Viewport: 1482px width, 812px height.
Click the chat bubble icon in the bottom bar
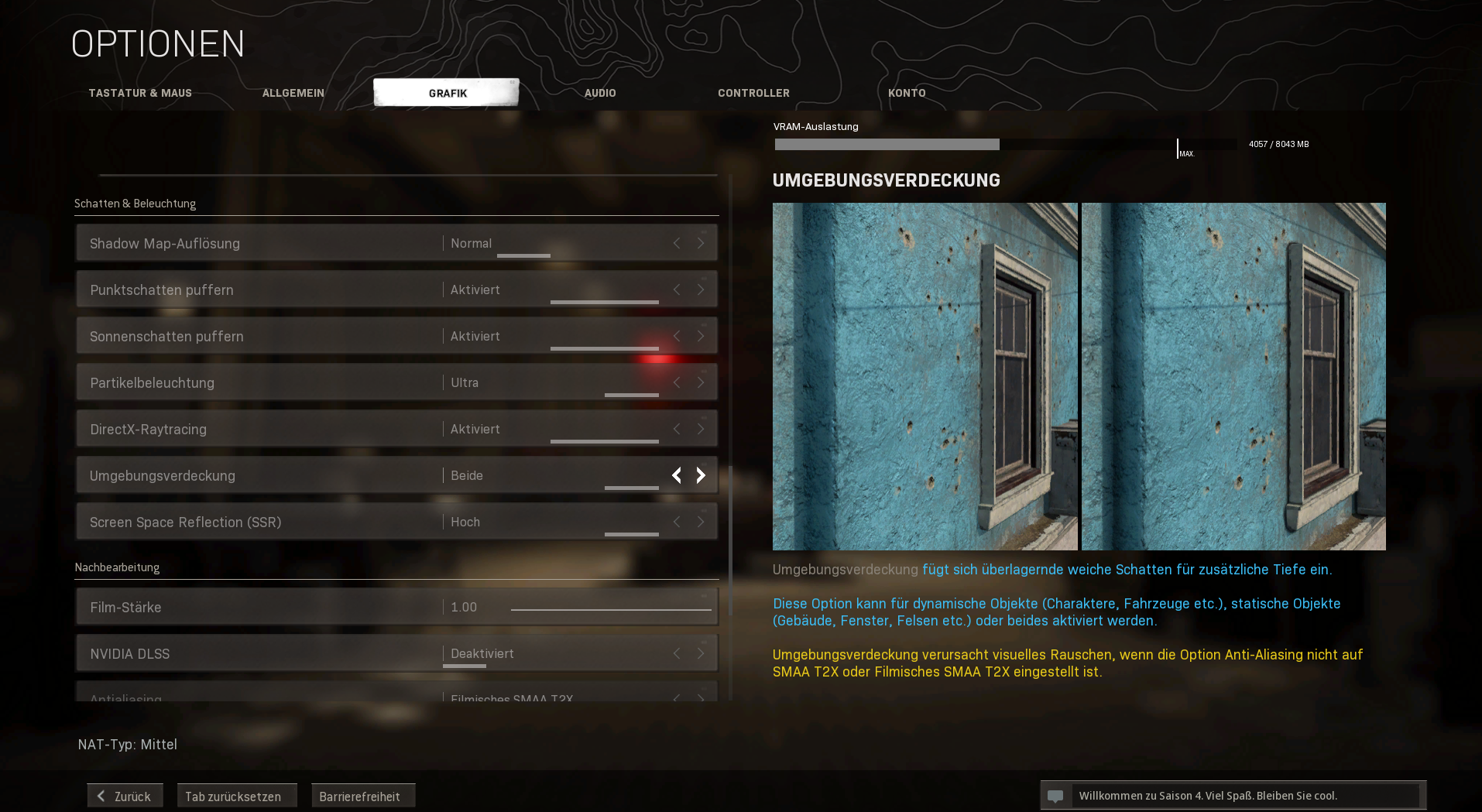(1057, 795)
